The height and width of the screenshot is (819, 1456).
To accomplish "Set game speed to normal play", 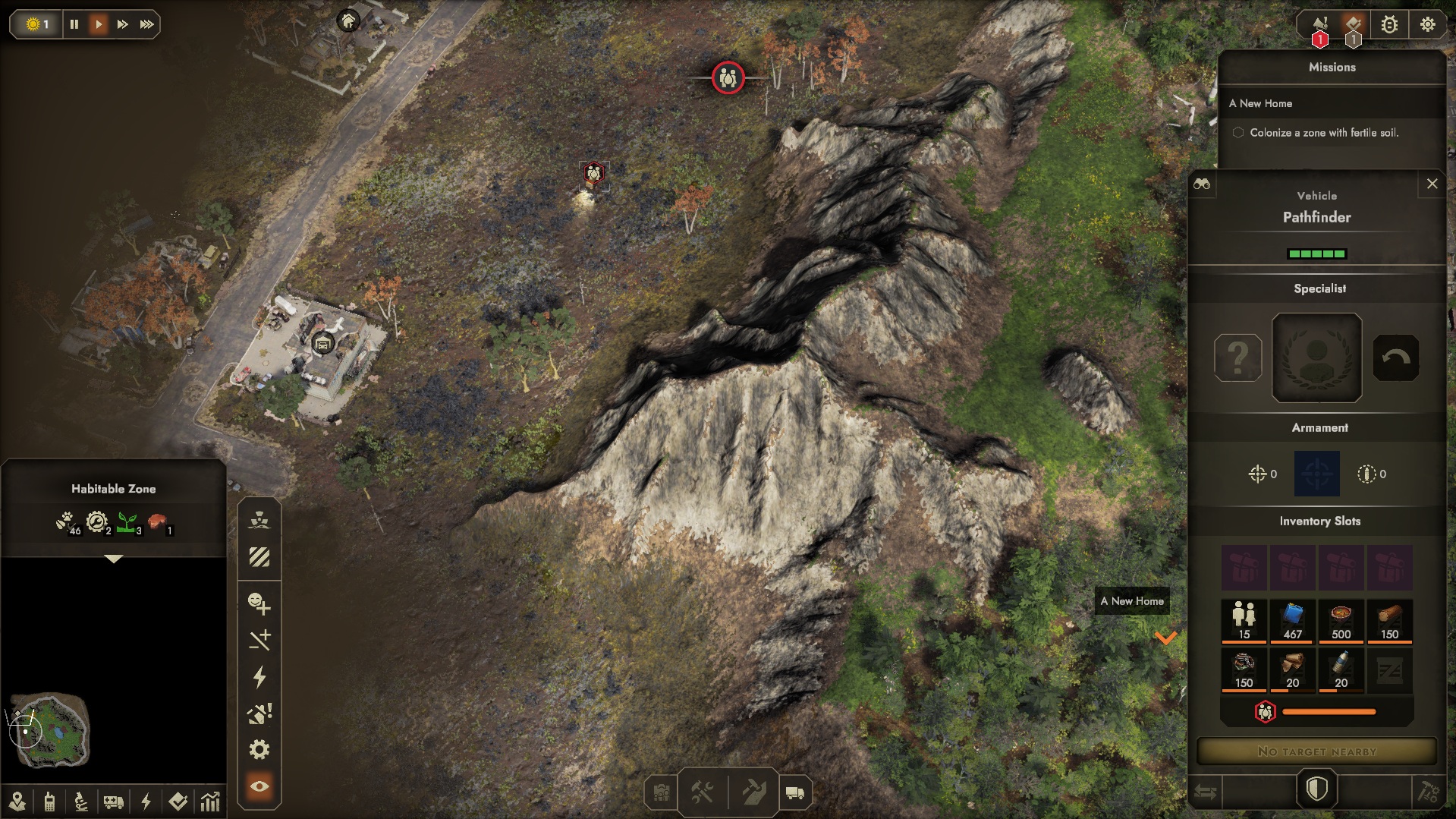I will tap(99, 24).
